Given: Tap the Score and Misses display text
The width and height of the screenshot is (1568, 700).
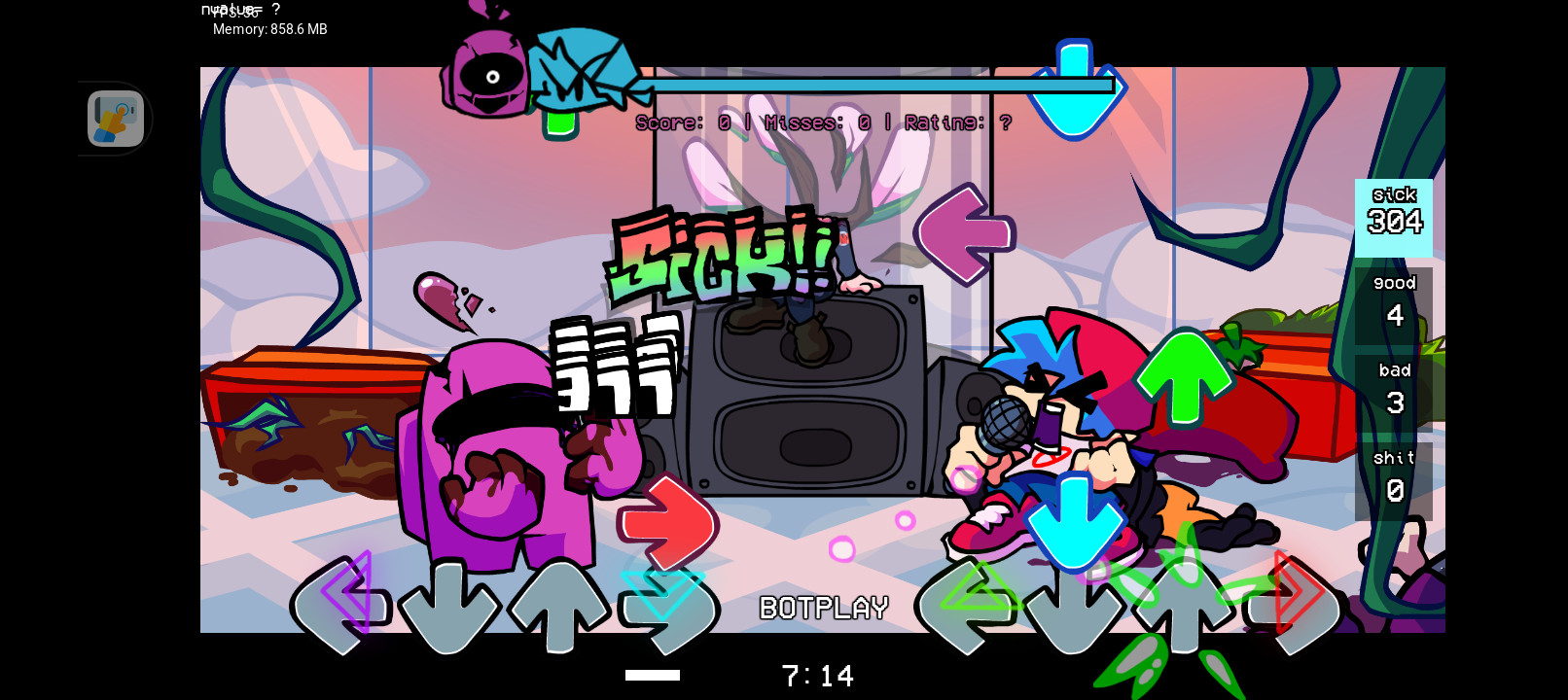Looking at the screenshot, I should coord(823,122).
